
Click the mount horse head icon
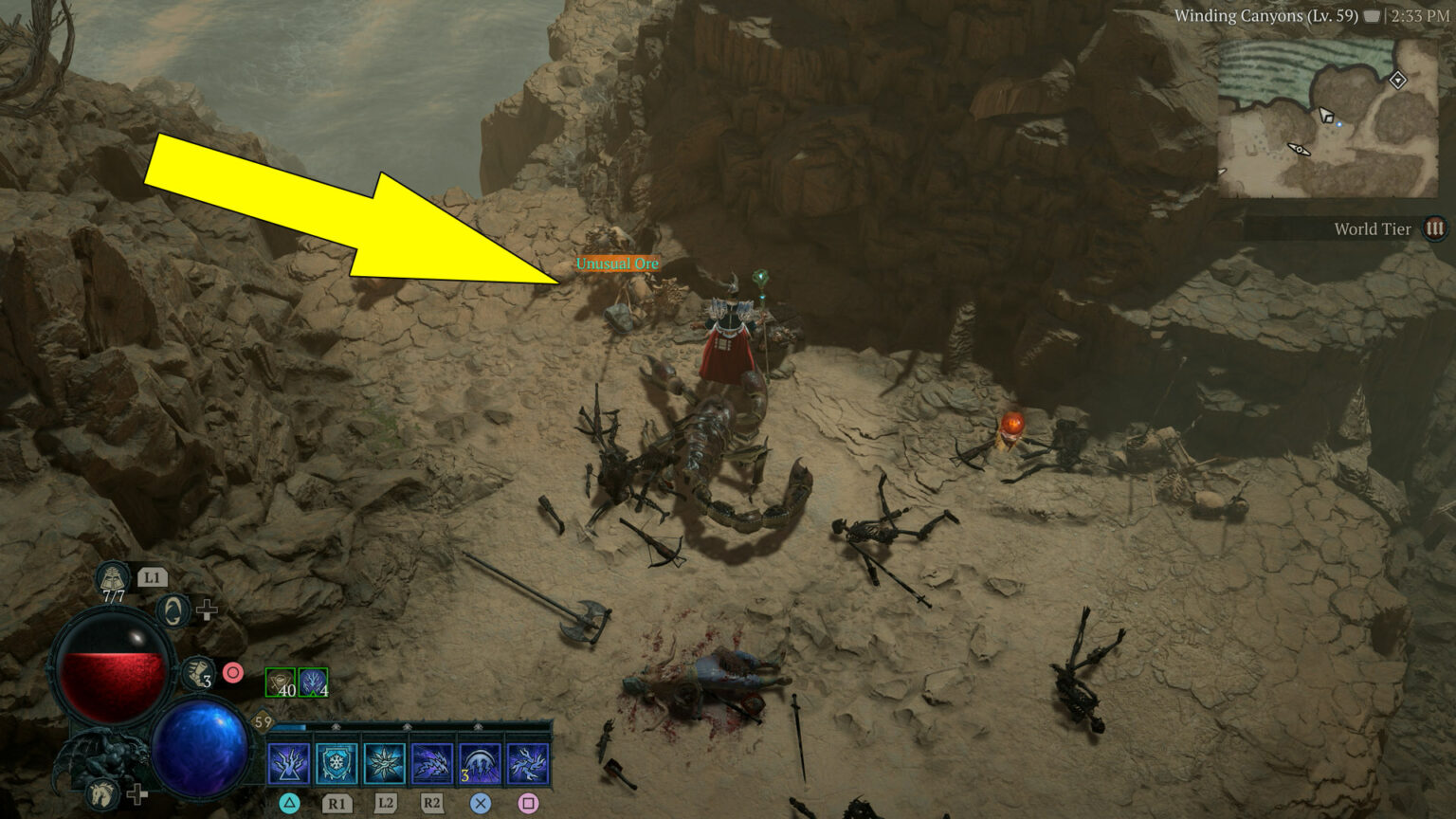click(103, 796)
